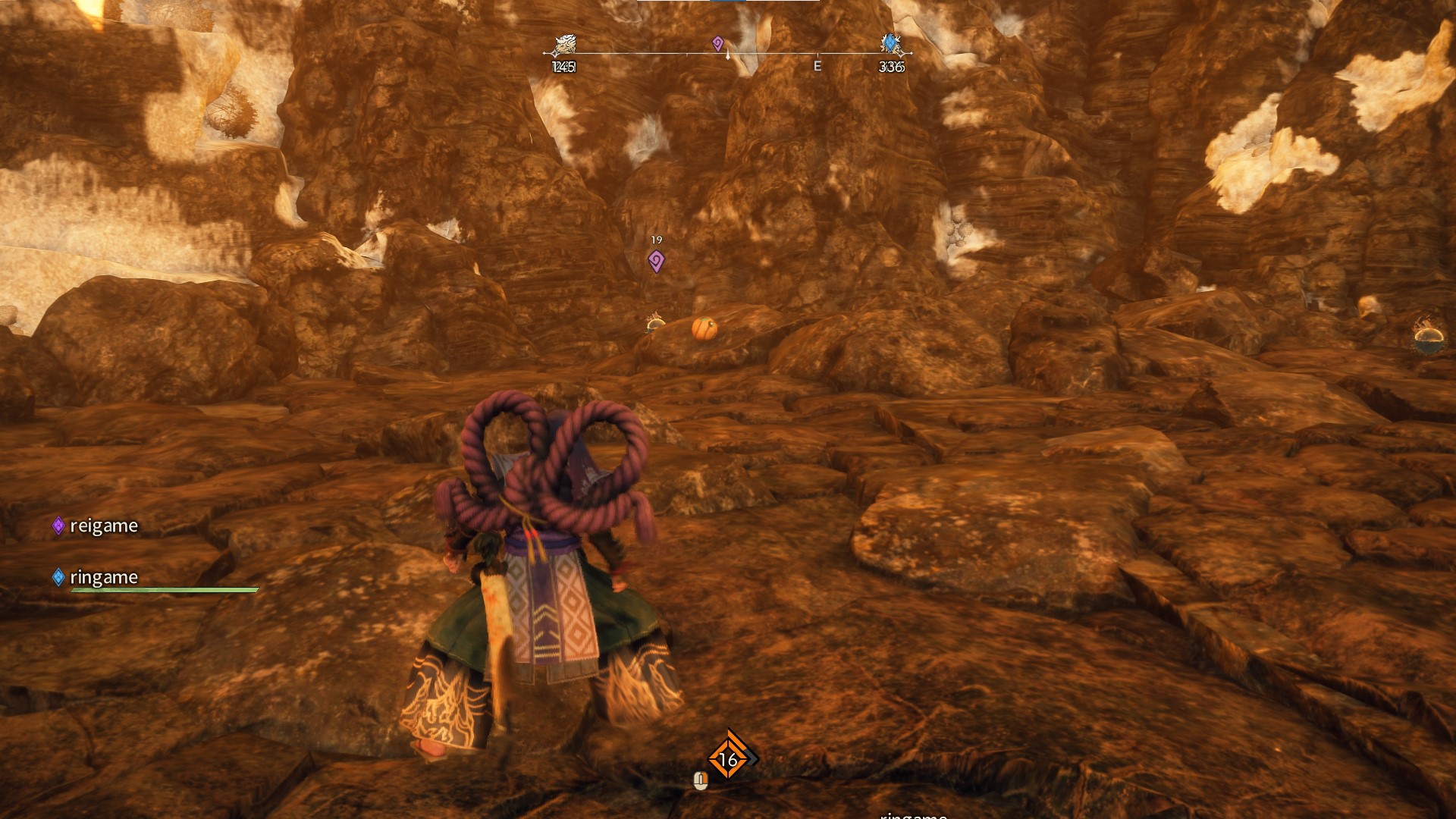Screen dimensions: 1456x819
Task: Select party member ringame in the list
Action: [103, 578]
